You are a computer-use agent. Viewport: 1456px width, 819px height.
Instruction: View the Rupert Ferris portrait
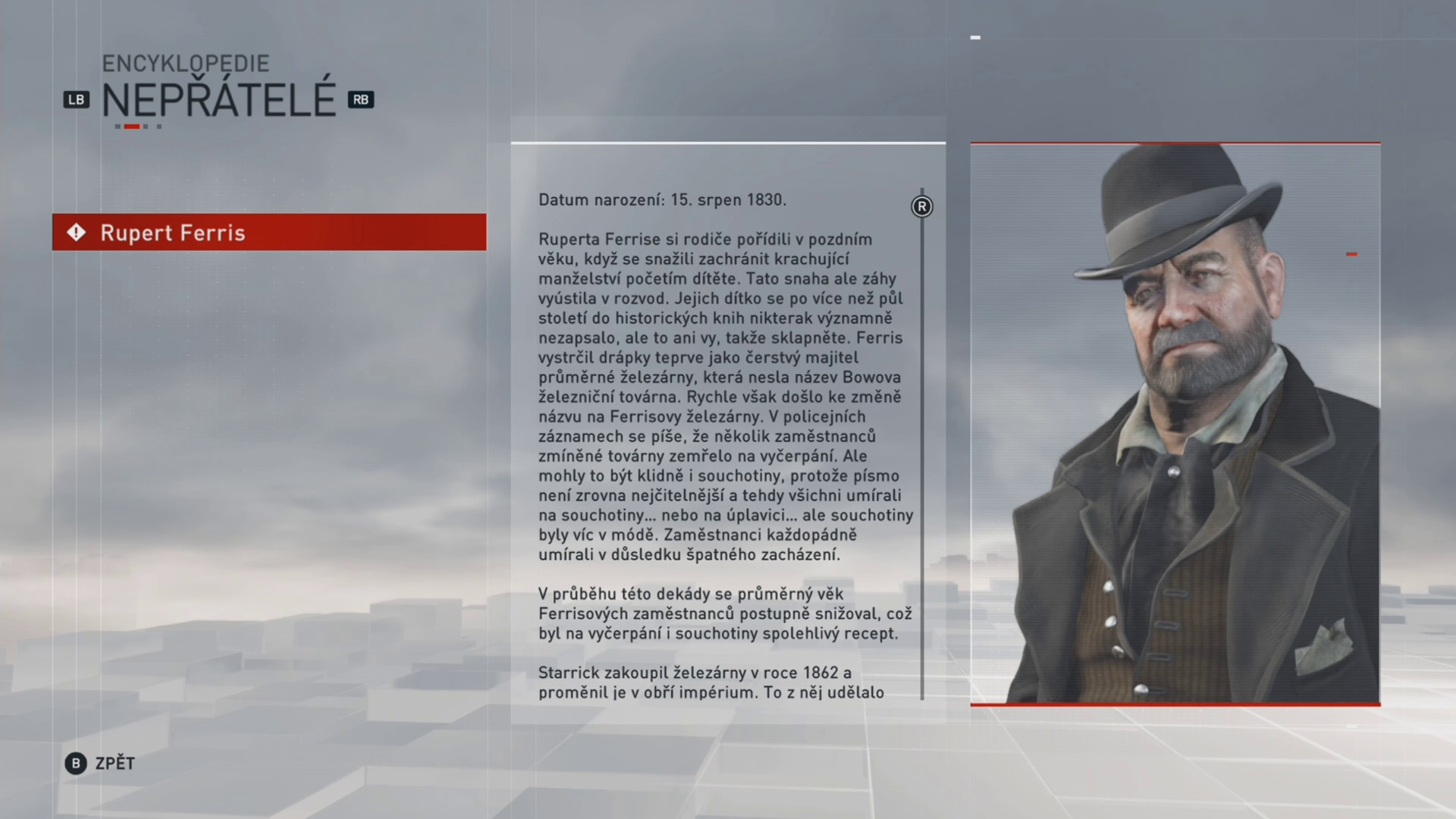(x=1175, y=423)
